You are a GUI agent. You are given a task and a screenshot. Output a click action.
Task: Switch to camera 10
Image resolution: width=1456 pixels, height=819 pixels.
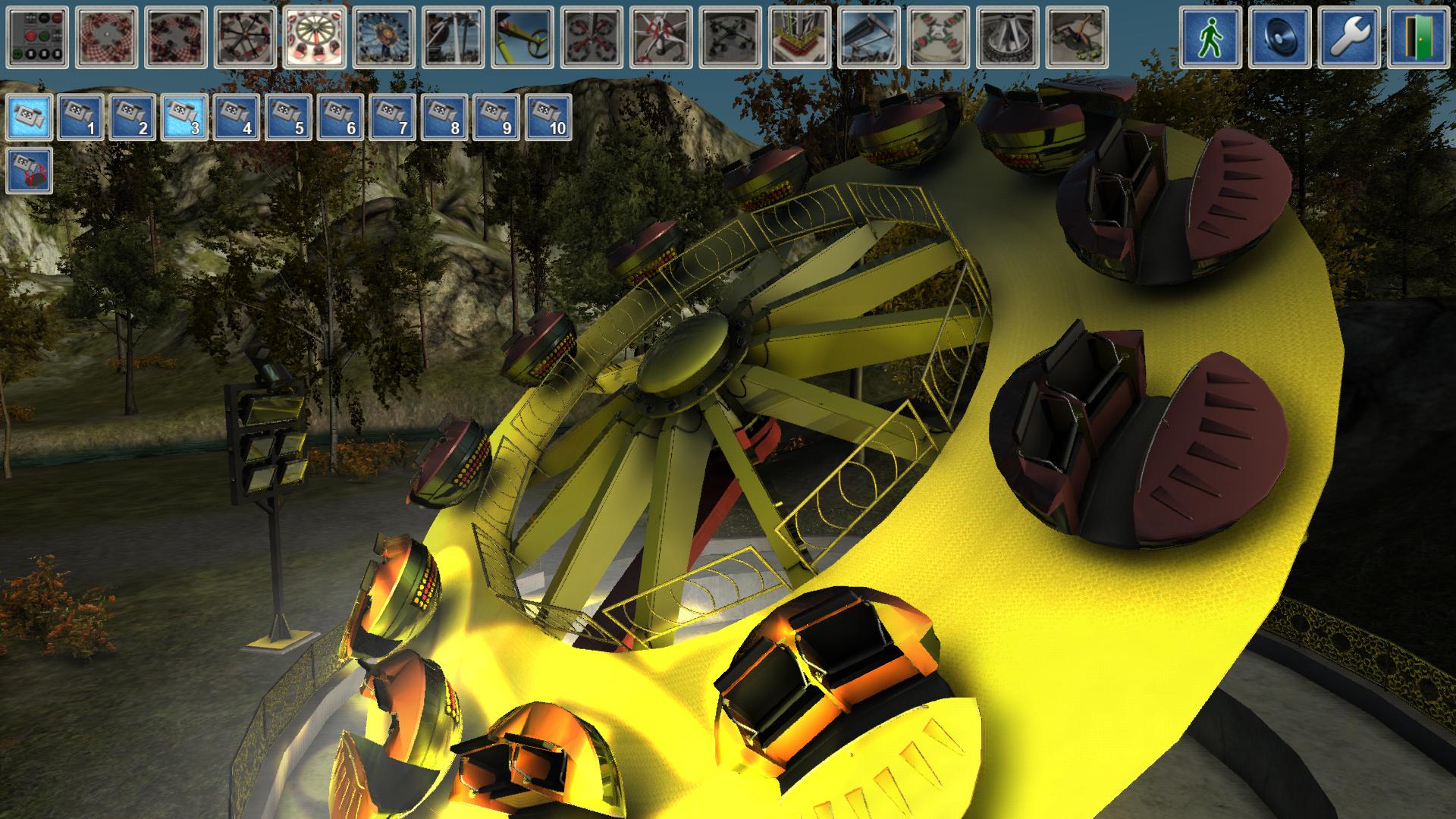(x=548, y=118)
